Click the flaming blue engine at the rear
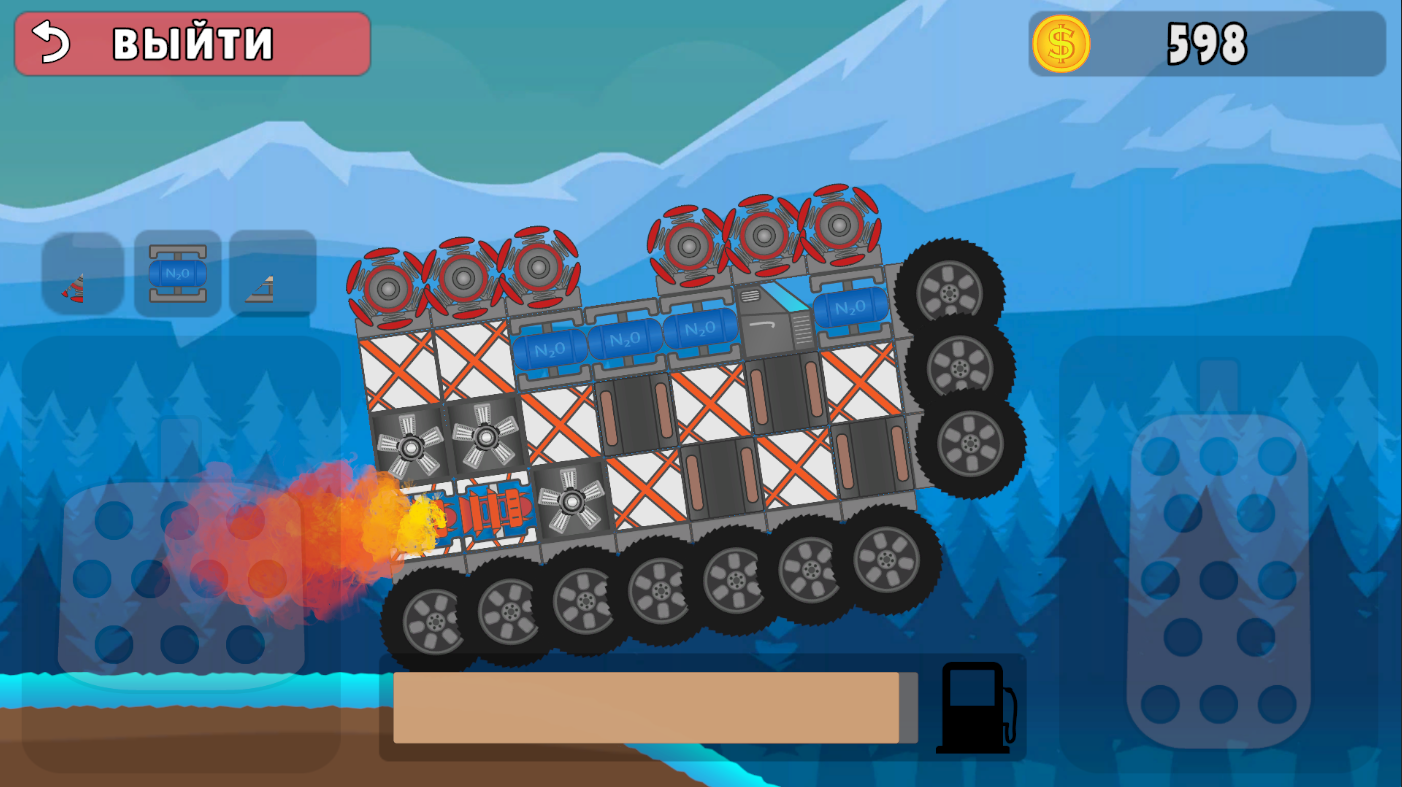 [x=490, y=512]
